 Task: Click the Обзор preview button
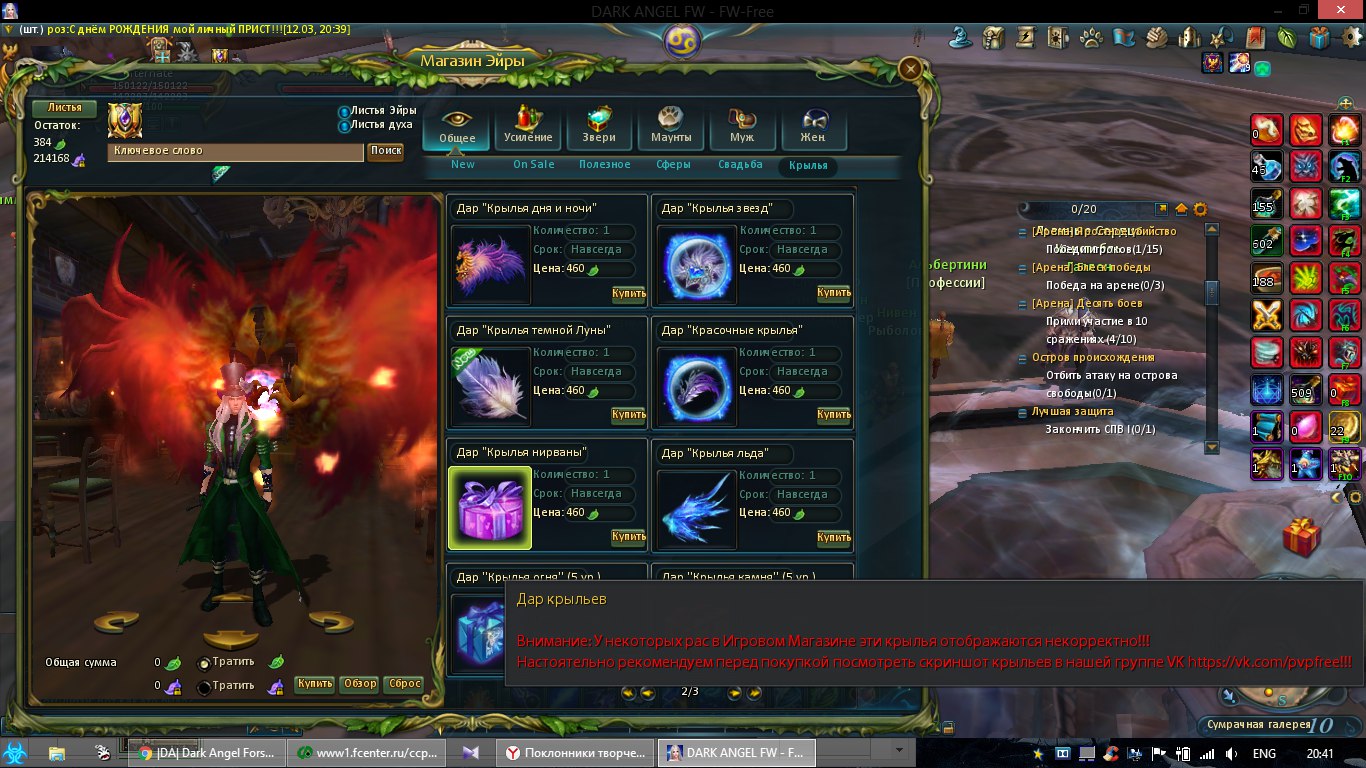point(359,685)
